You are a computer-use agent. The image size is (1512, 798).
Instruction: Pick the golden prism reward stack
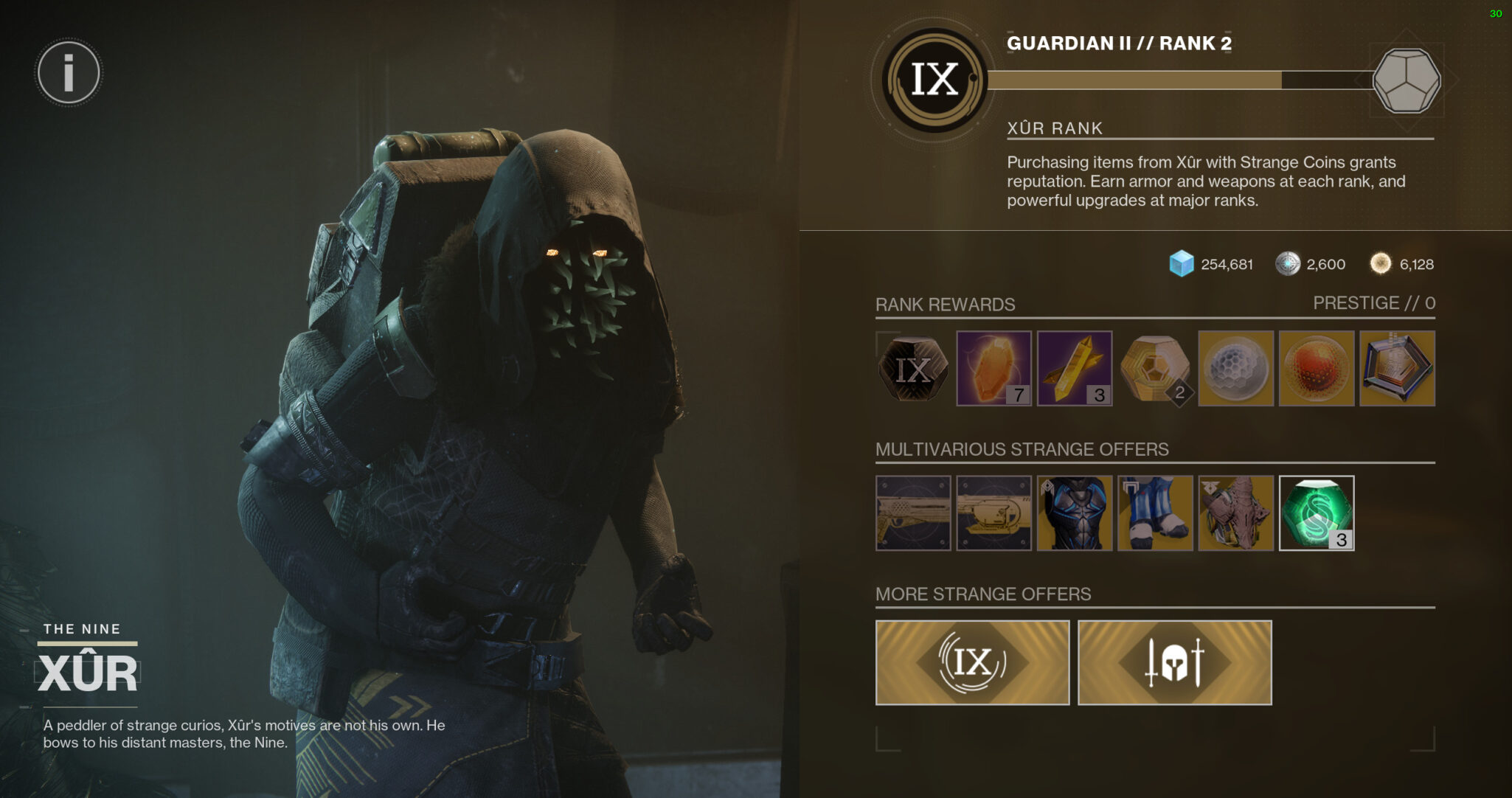click(x=1074, y=369)
